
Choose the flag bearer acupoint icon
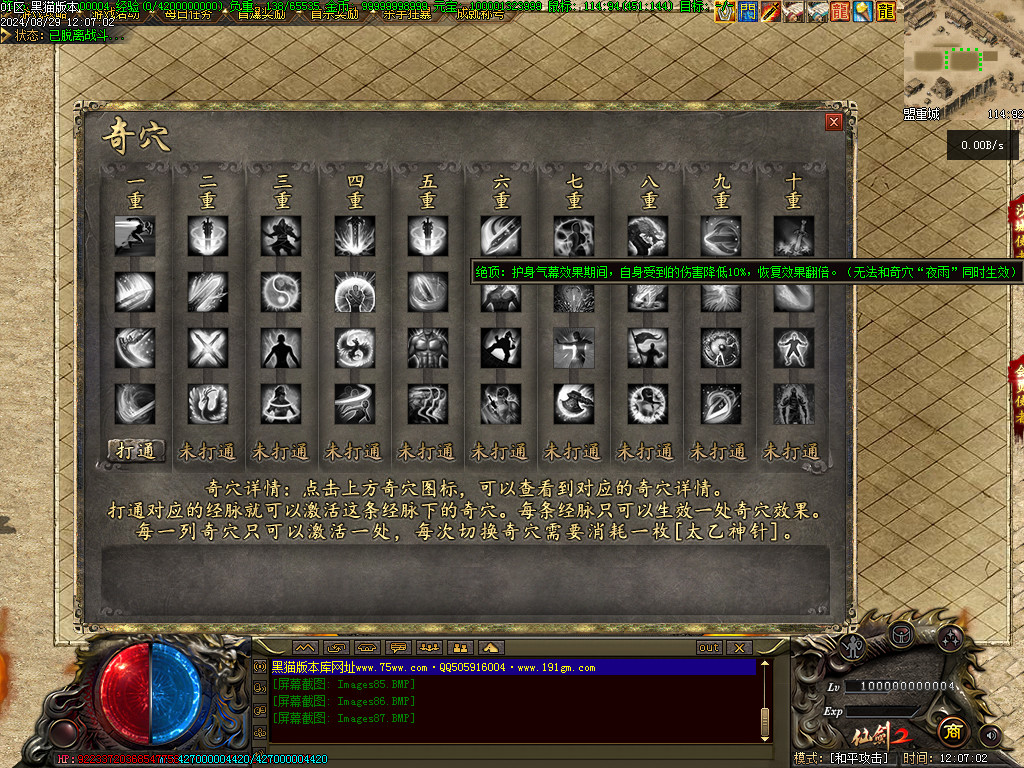[646, 348]
